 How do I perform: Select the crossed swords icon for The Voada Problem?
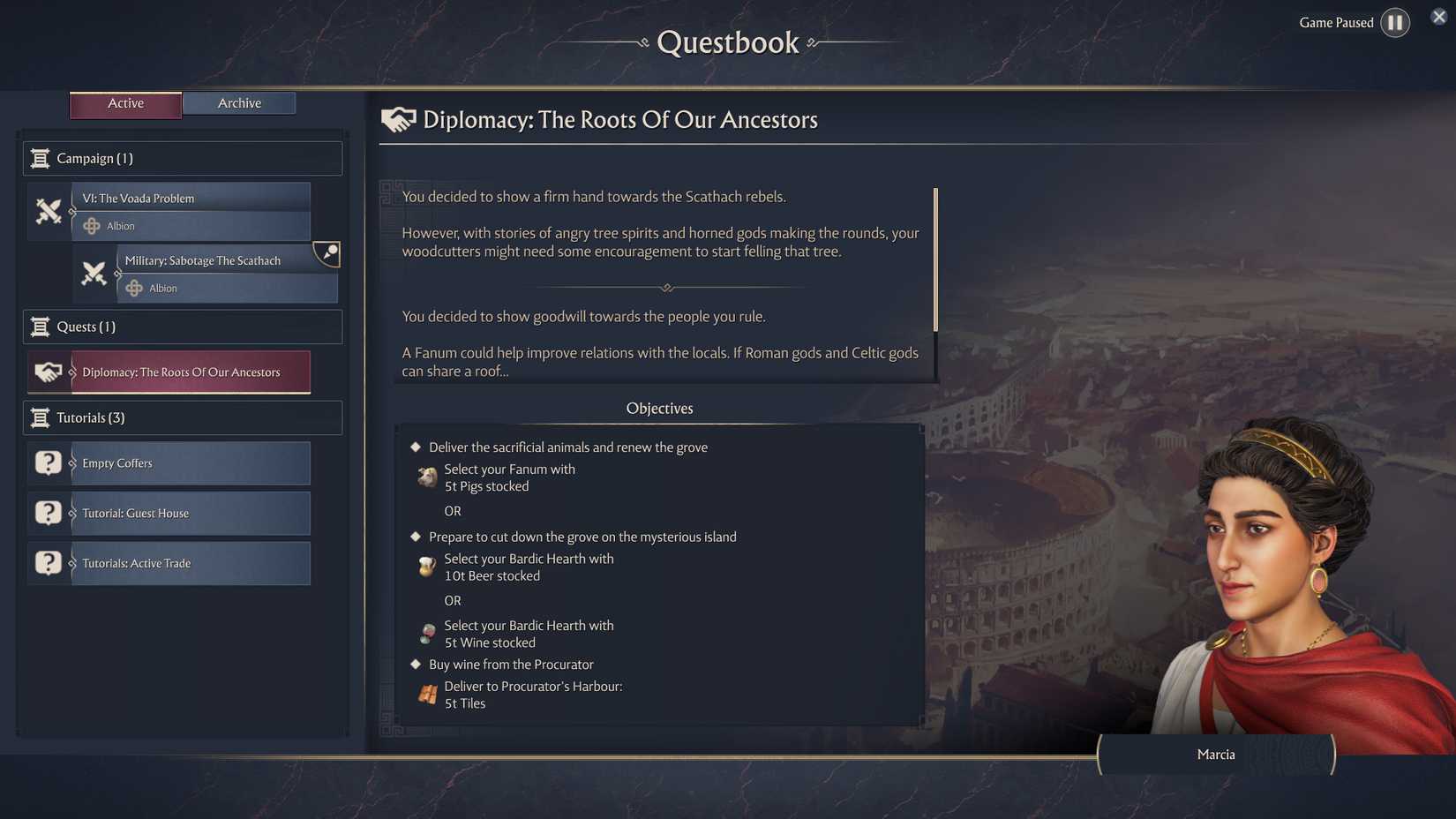tap(49, 212)
